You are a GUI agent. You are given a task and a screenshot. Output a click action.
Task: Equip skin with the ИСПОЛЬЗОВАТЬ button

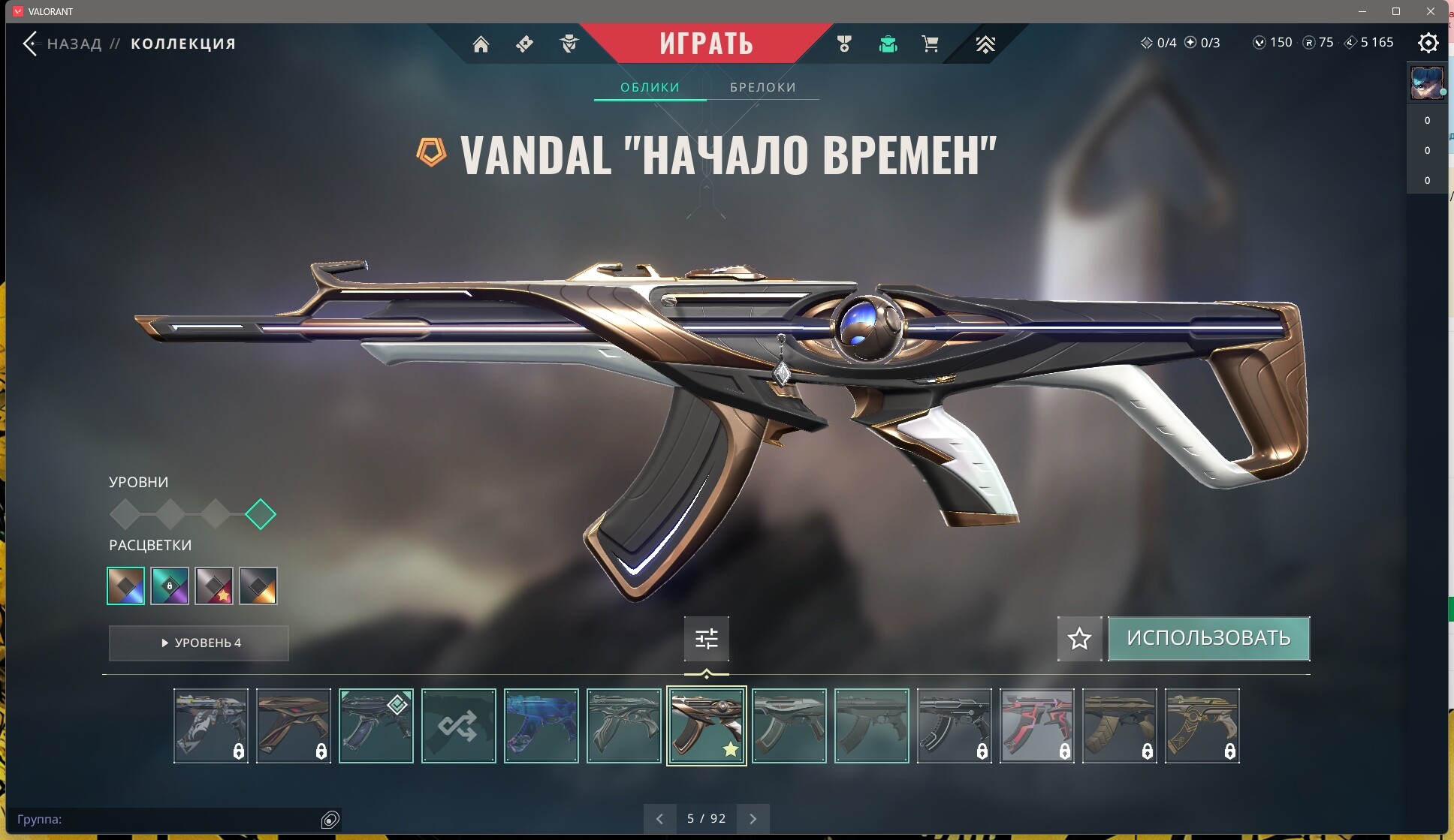pos(1208,639)
